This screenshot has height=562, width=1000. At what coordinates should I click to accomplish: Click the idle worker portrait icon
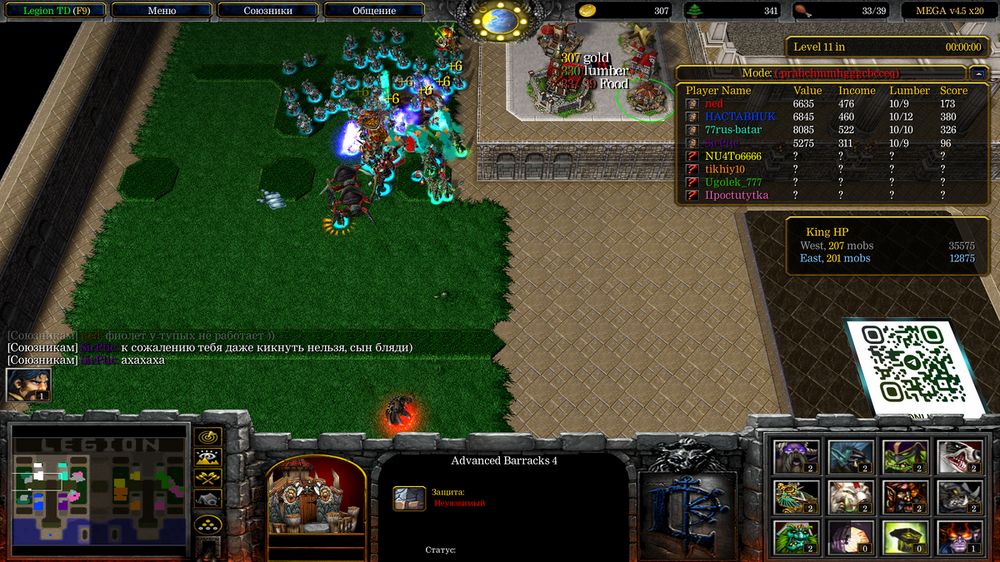click(x=28, y=385)
